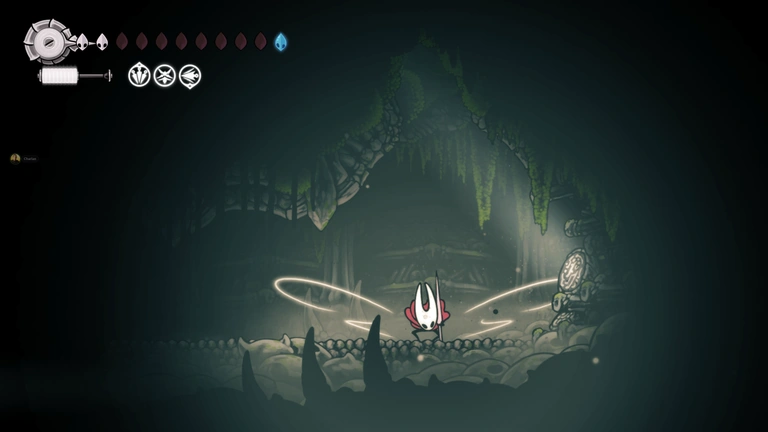Open the small player avatar overlay badge
768x432 pixels.
point(15,158)
